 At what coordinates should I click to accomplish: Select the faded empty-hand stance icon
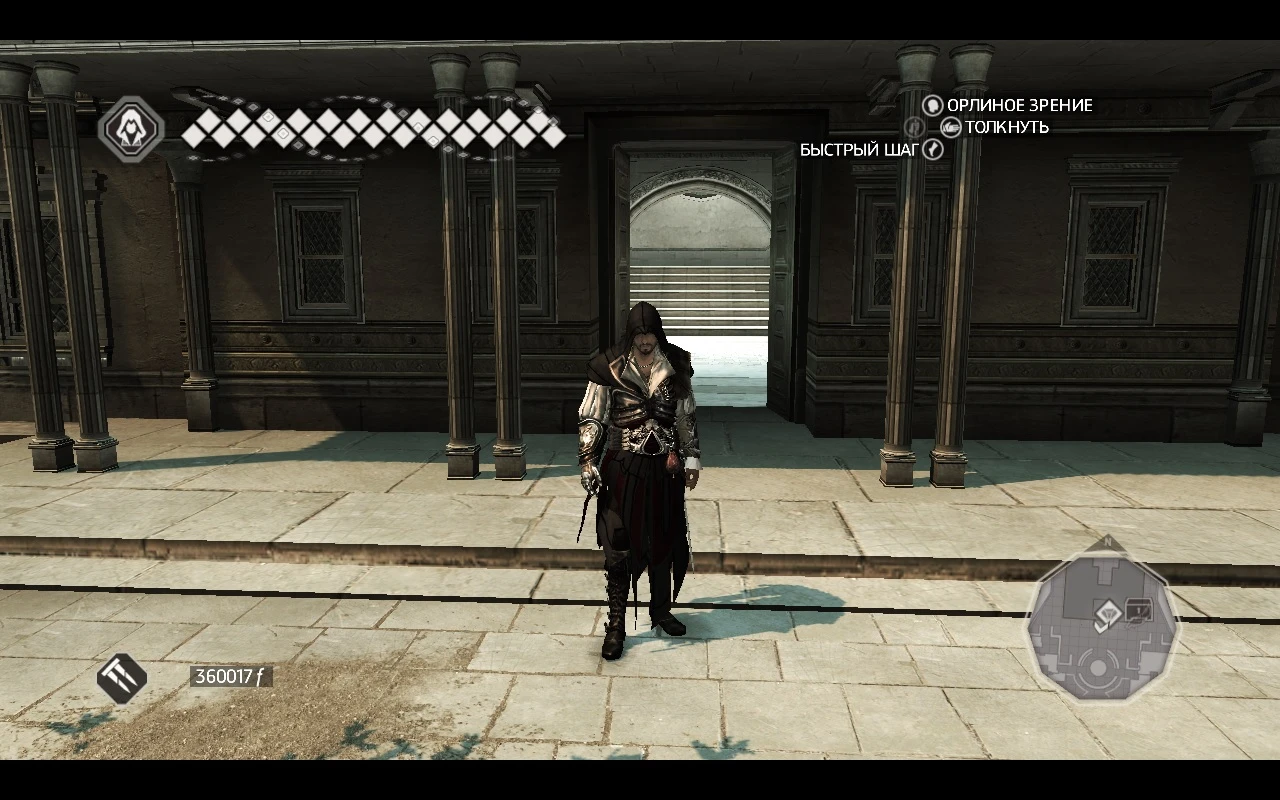pyautogui.click(x=915, y=127)
